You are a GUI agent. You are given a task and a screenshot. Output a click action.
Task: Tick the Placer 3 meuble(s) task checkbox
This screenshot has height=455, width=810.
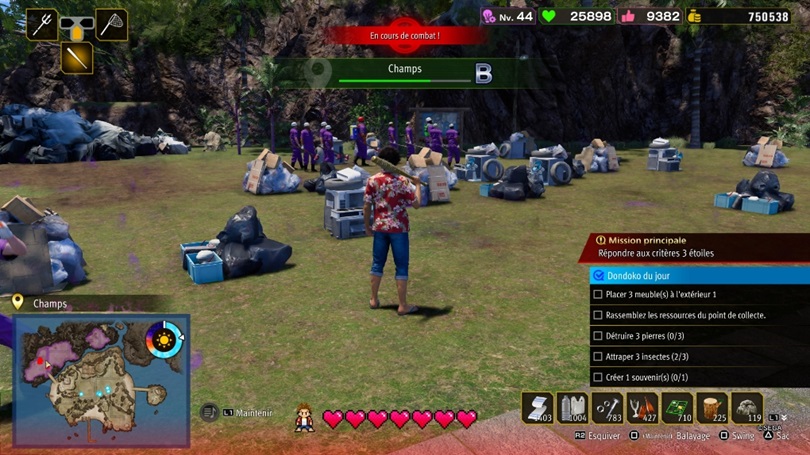tap(598, 295)
